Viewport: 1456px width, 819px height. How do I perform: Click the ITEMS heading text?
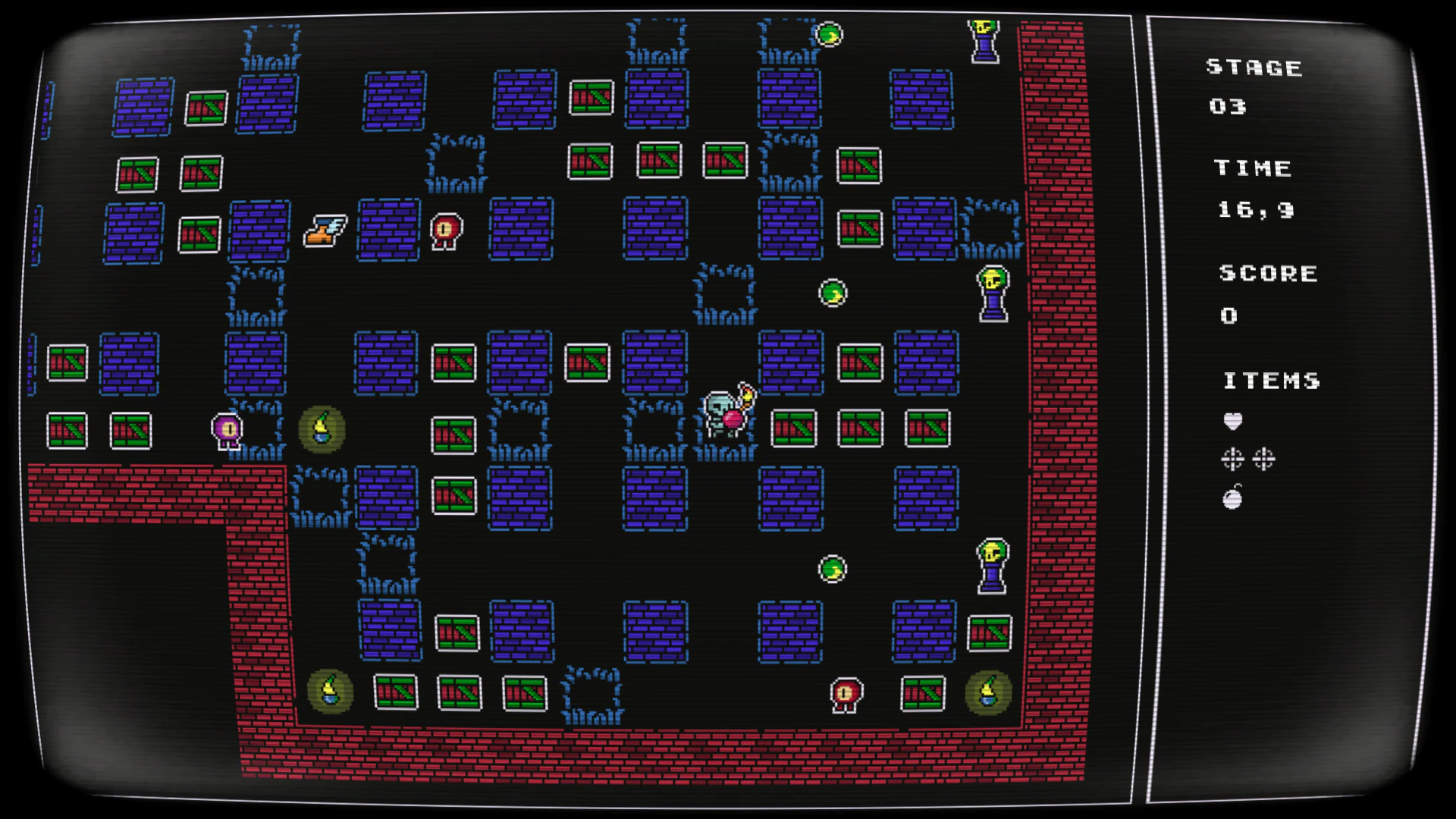1272,381
